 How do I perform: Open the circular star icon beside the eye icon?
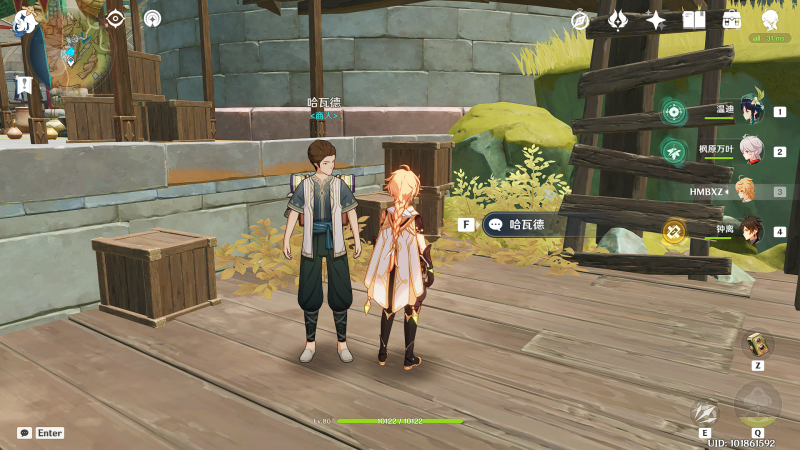pyautogui.click(x=152, y=18)
